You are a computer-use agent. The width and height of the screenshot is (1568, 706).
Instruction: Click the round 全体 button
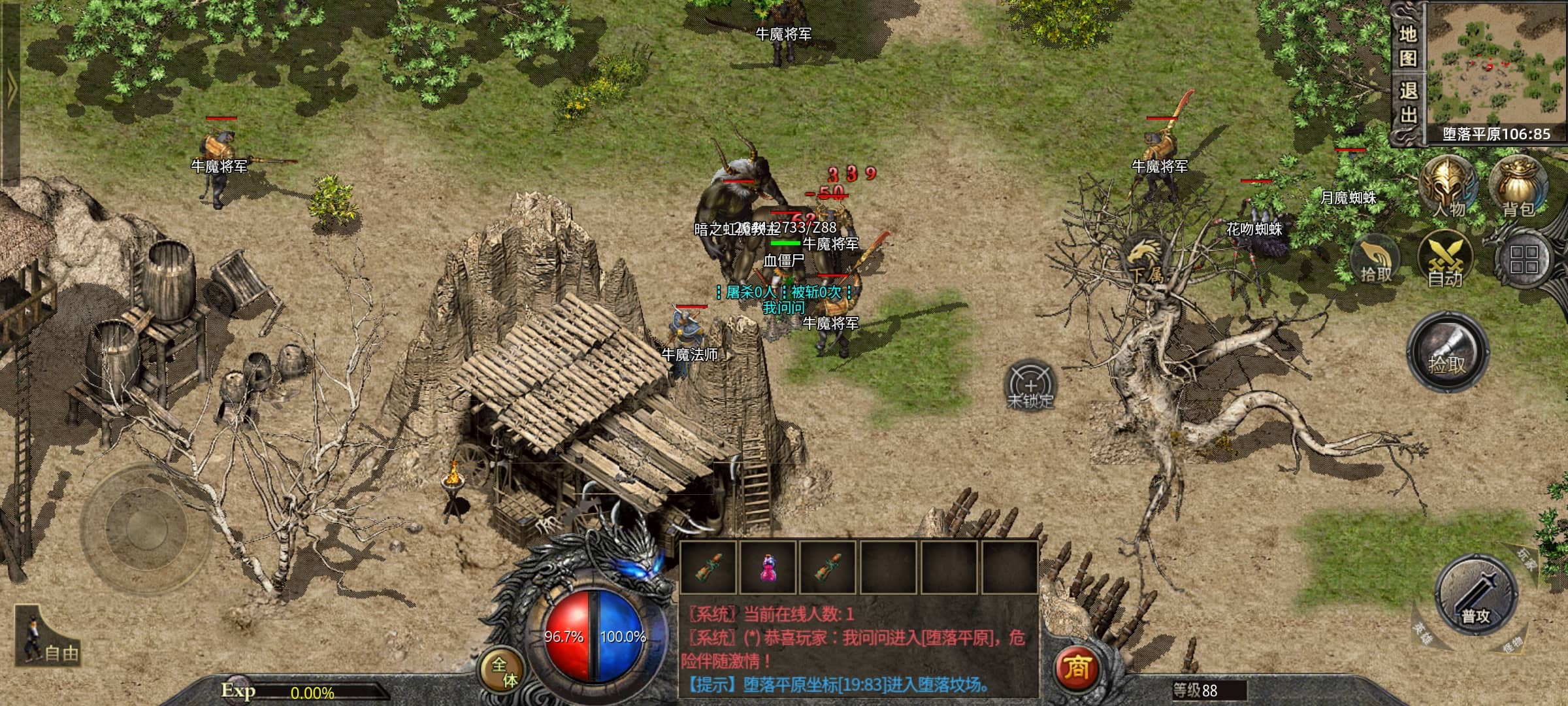tap(504, 672)
